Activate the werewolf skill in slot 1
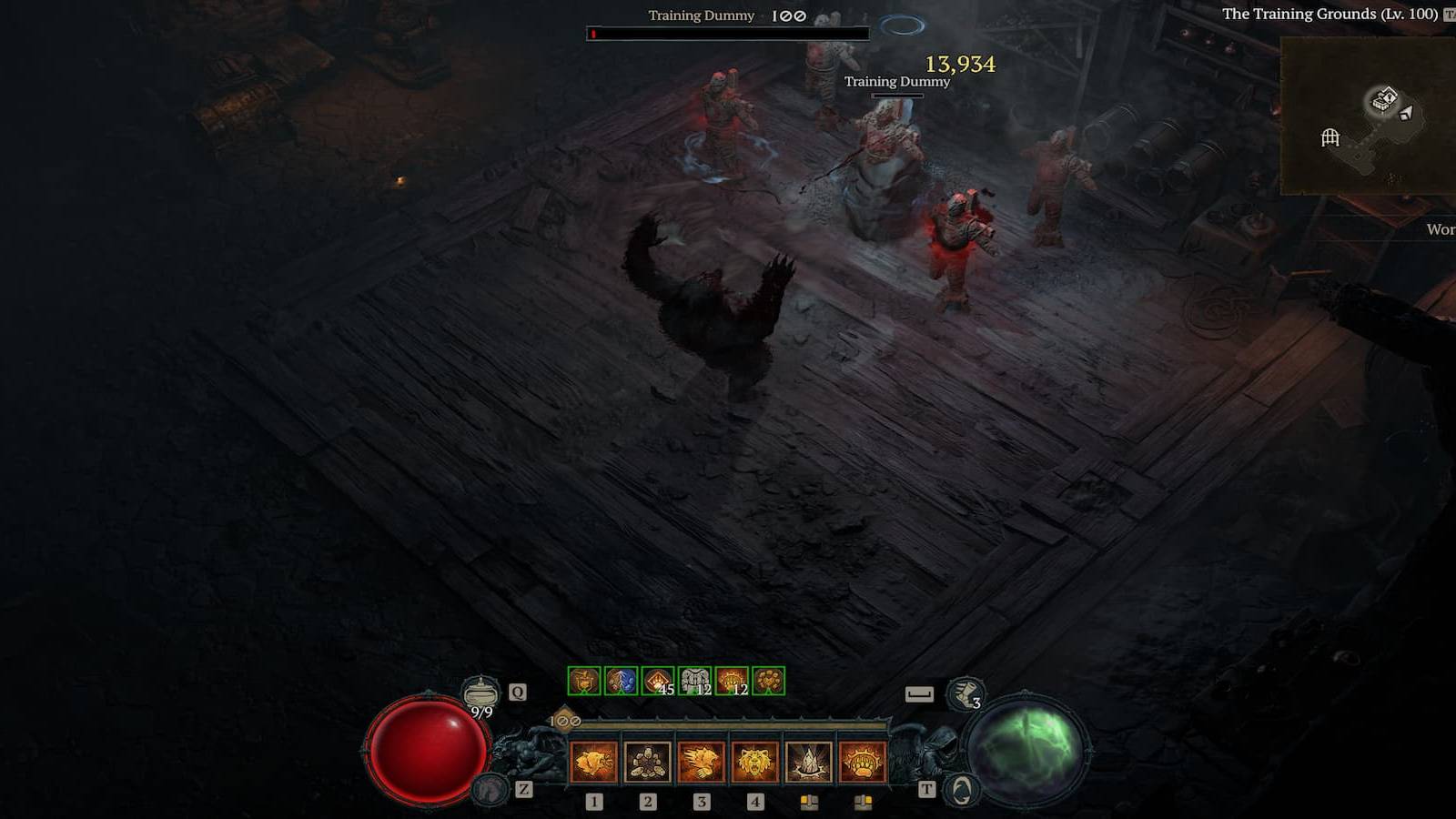Viewport: 1456px width, 819px height. (x=593, y=761)
